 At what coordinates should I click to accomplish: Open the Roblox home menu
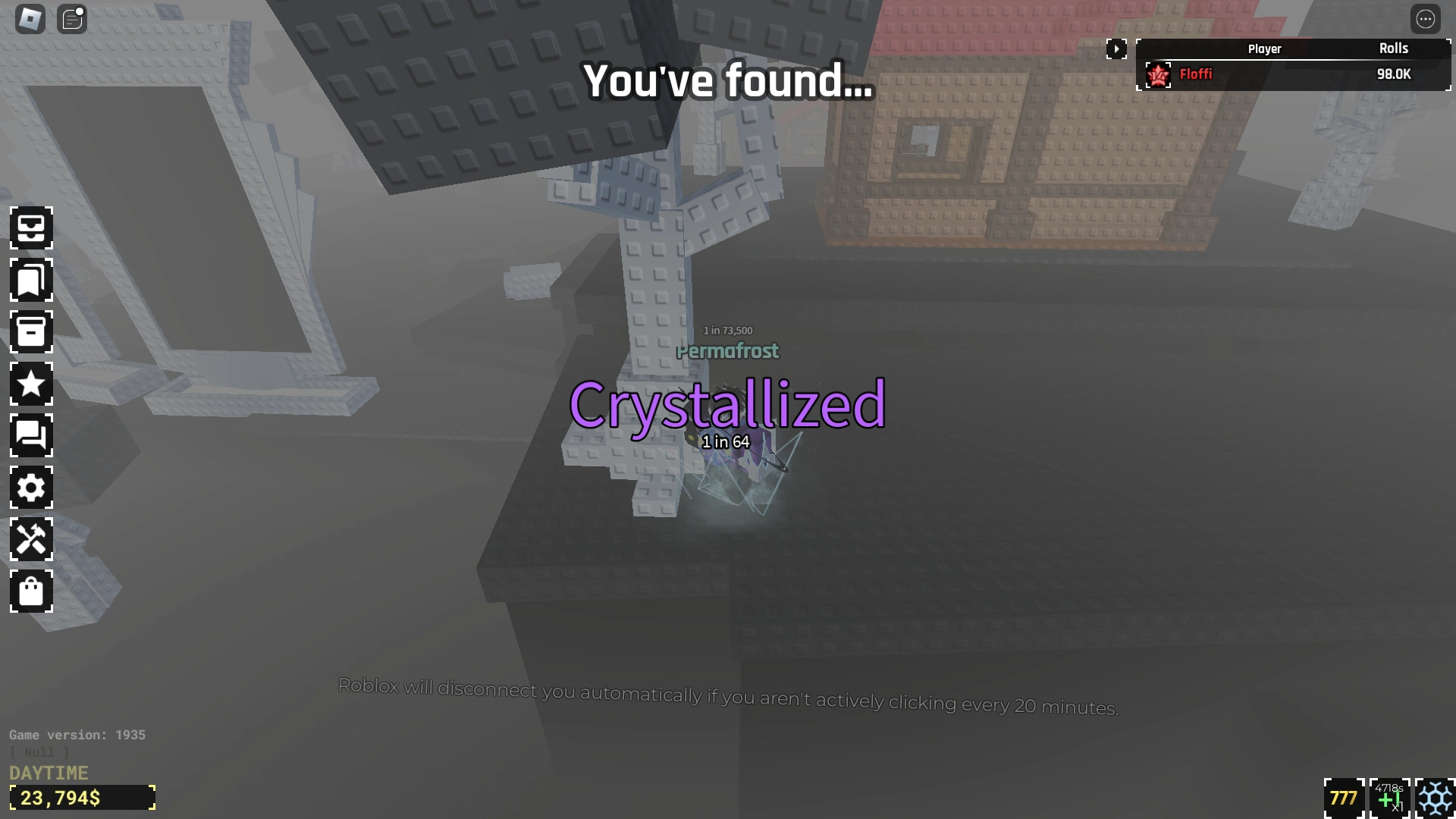click(29, 18)
